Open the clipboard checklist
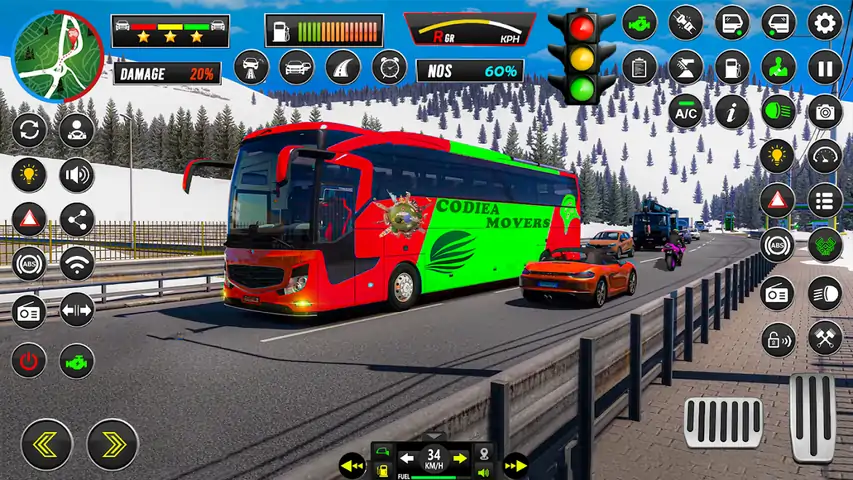The height and width of the screenshot is (480, 853). [638, 67]
